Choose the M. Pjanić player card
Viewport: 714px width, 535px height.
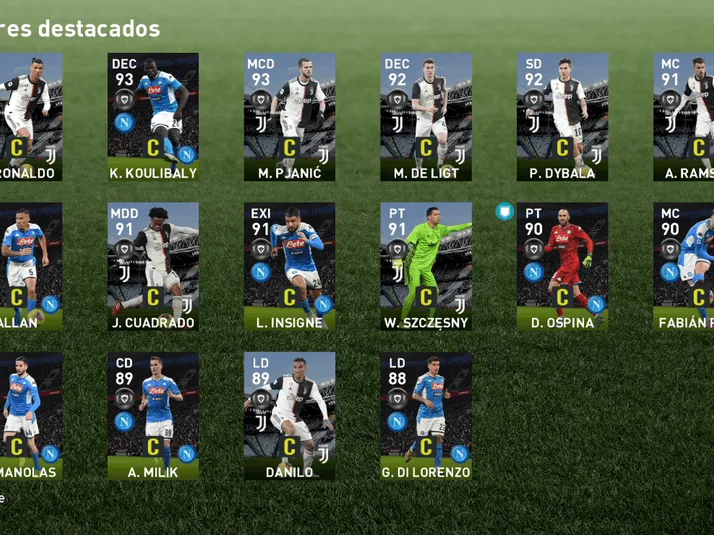pos(289,116)
